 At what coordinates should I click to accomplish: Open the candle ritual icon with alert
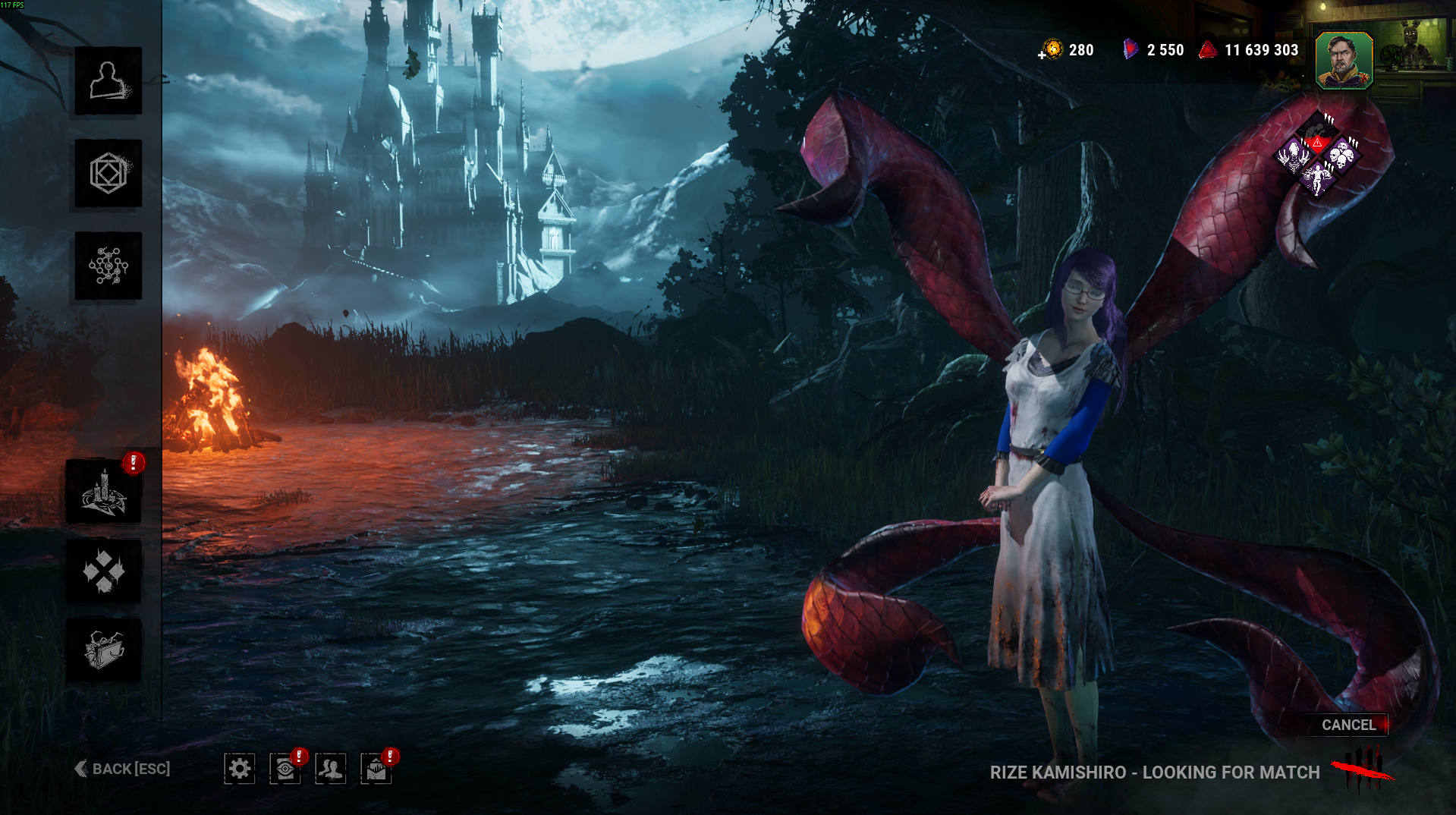[x=104, y=492]
